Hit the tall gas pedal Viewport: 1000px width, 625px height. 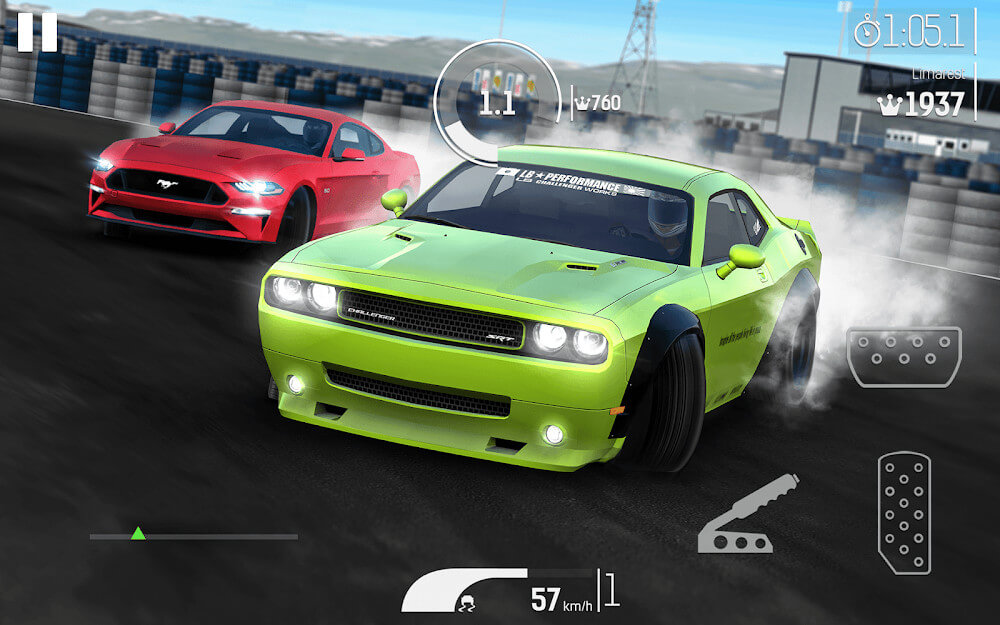(904, 513)
